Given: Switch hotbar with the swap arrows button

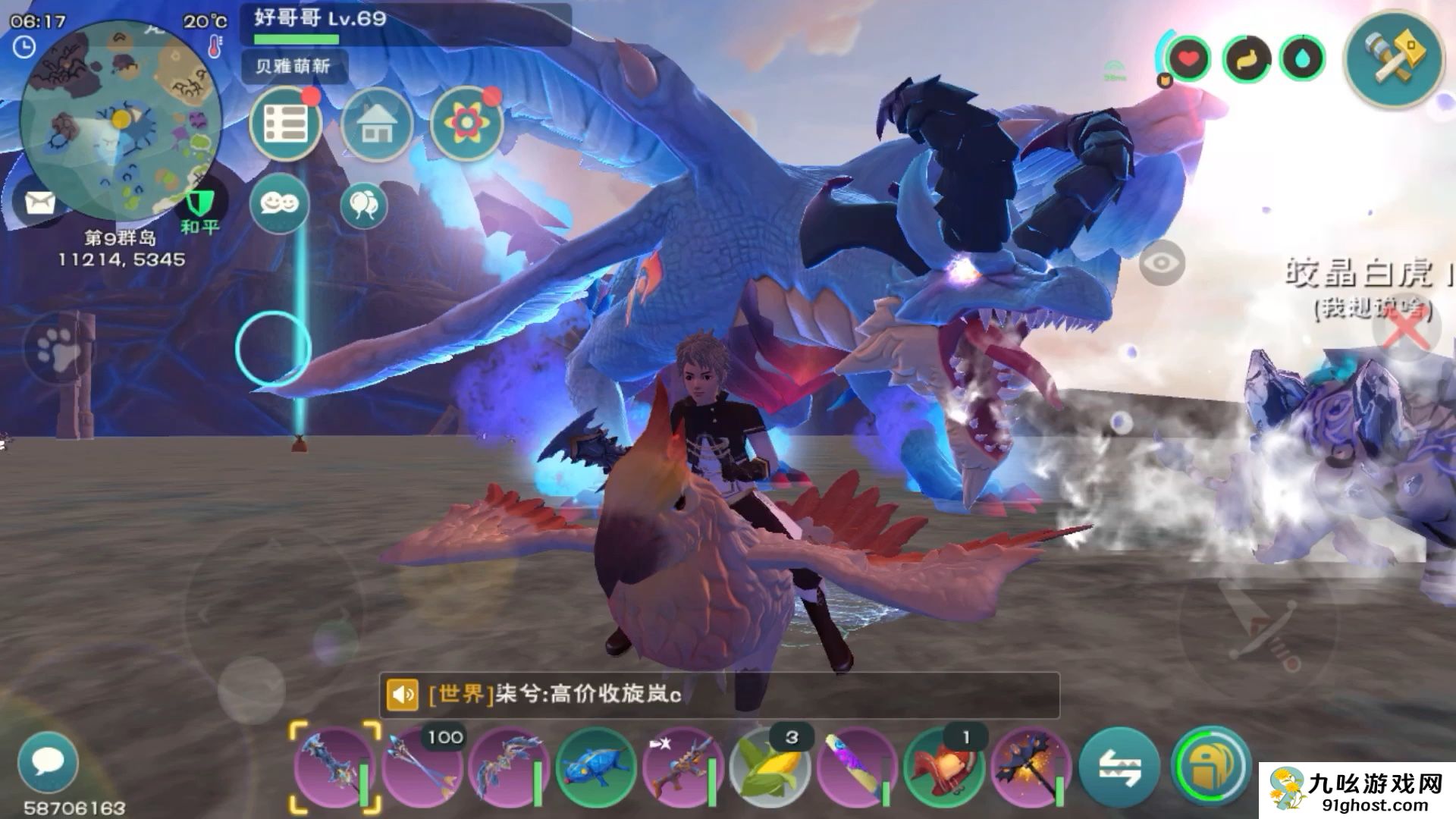Looking at the screenshot, I should (x=1119, y=767).
